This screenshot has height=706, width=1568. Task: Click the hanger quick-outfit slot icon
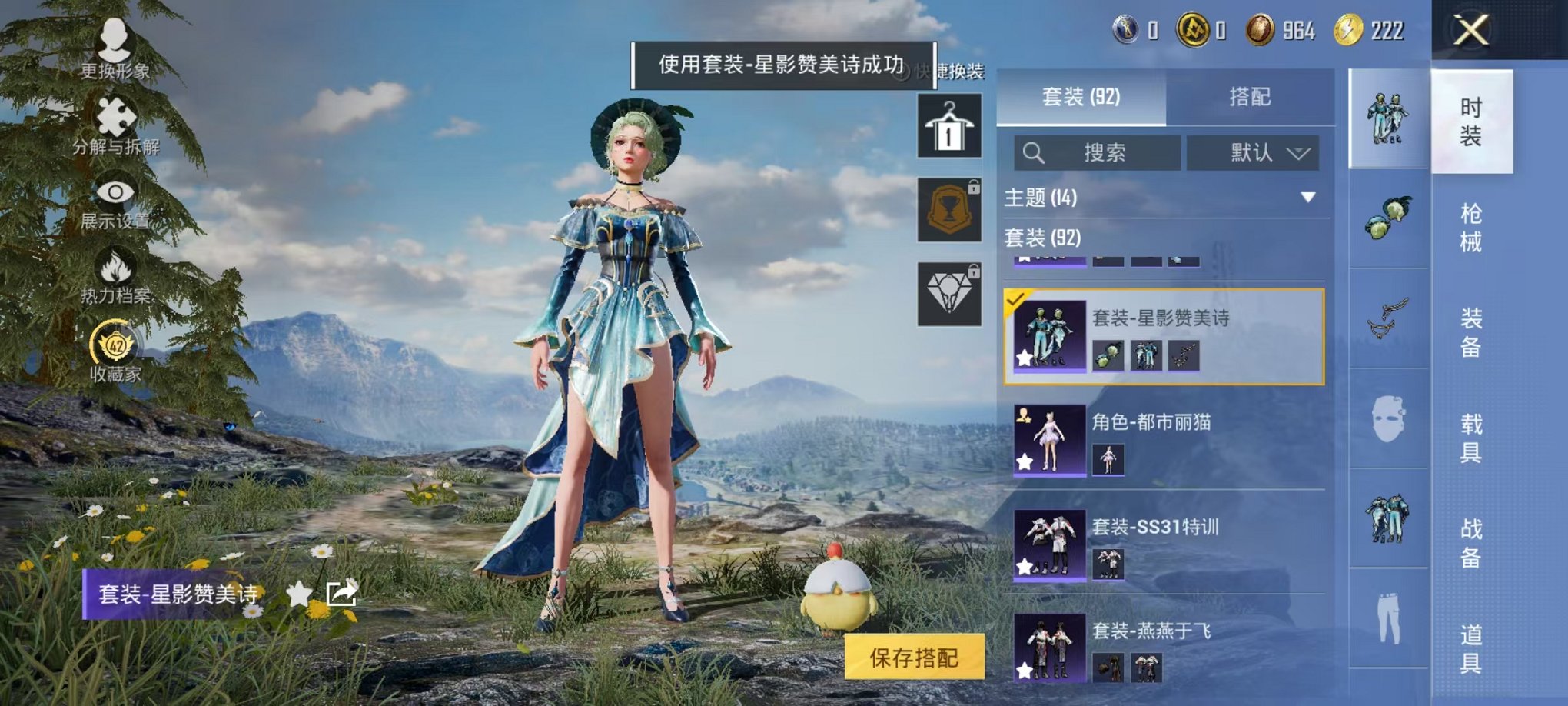click(x=949, y=127)
